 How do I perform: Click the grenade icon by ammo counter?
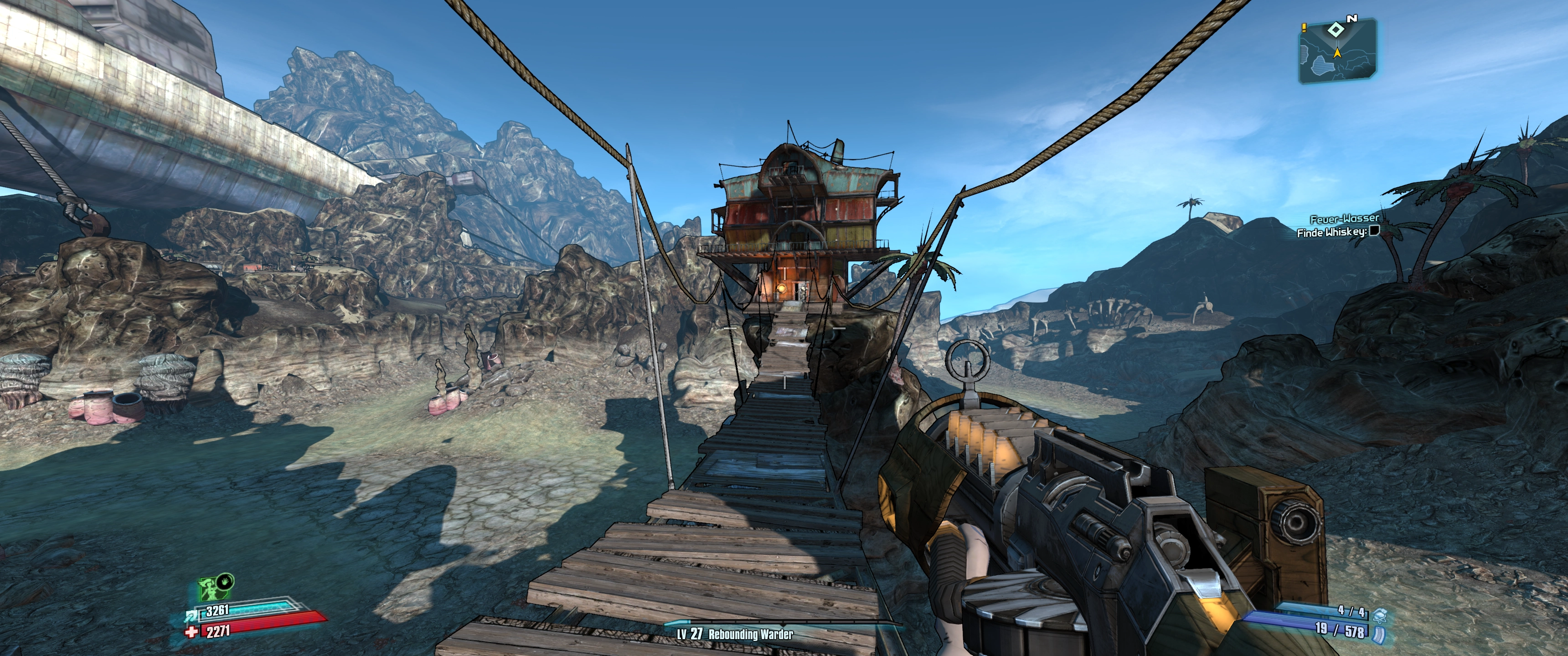pyautogui.click(x=1379, y=613)
